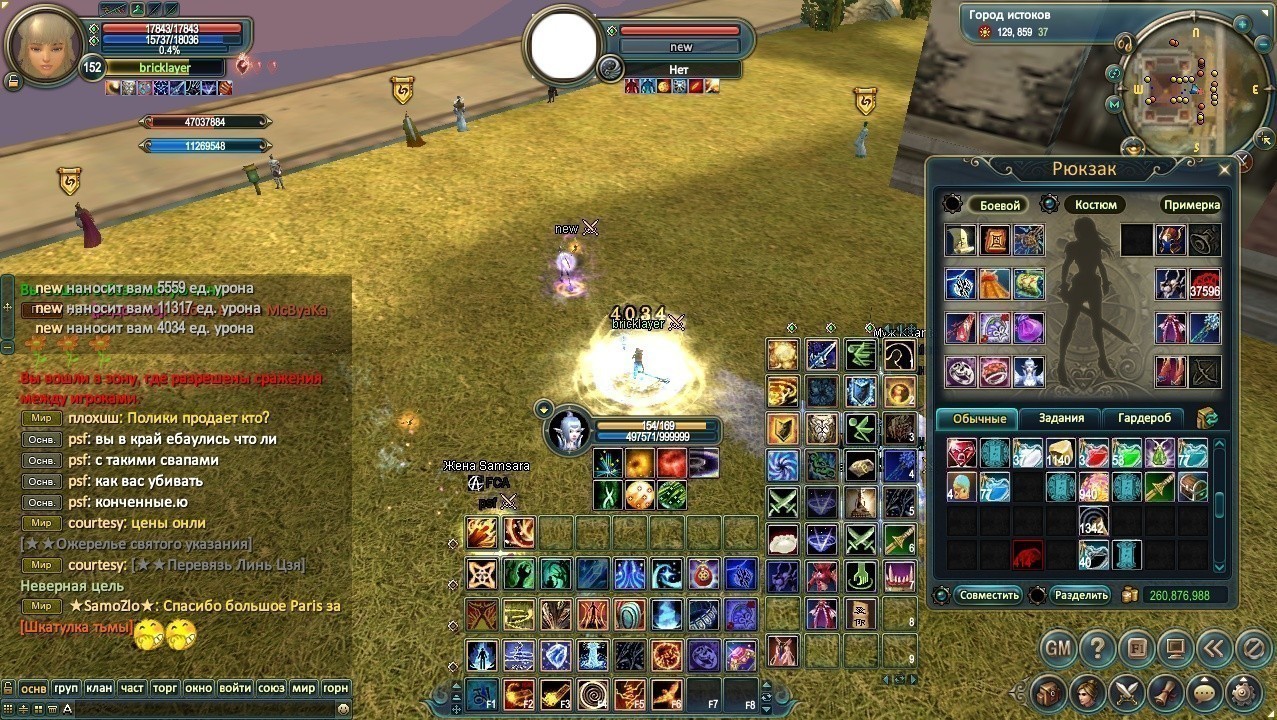
Task: Open the scroll quest log button
Action: (1166, 692)
